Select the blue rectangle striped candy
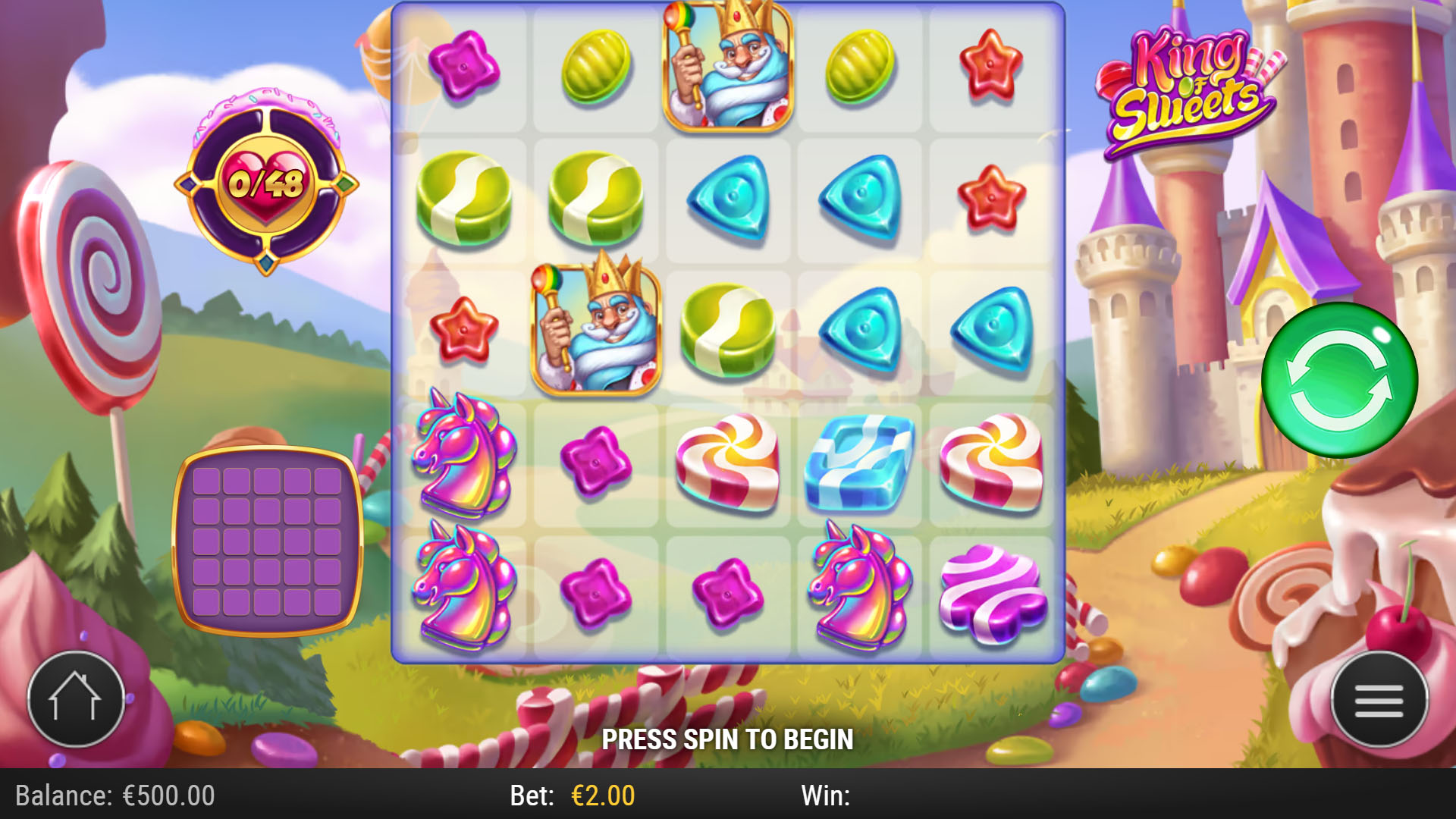The width and height of the screenshot is (1456, 819). (x=859, y=464)
